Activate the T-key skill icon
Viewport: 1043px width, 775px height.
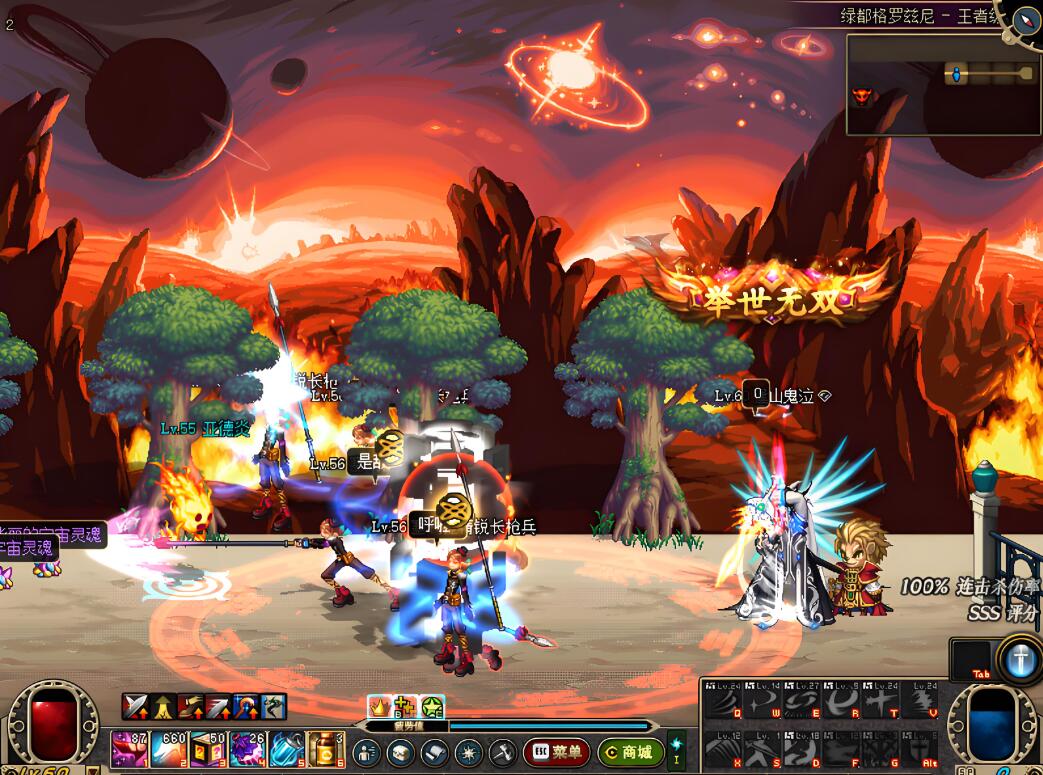point(877,700)
